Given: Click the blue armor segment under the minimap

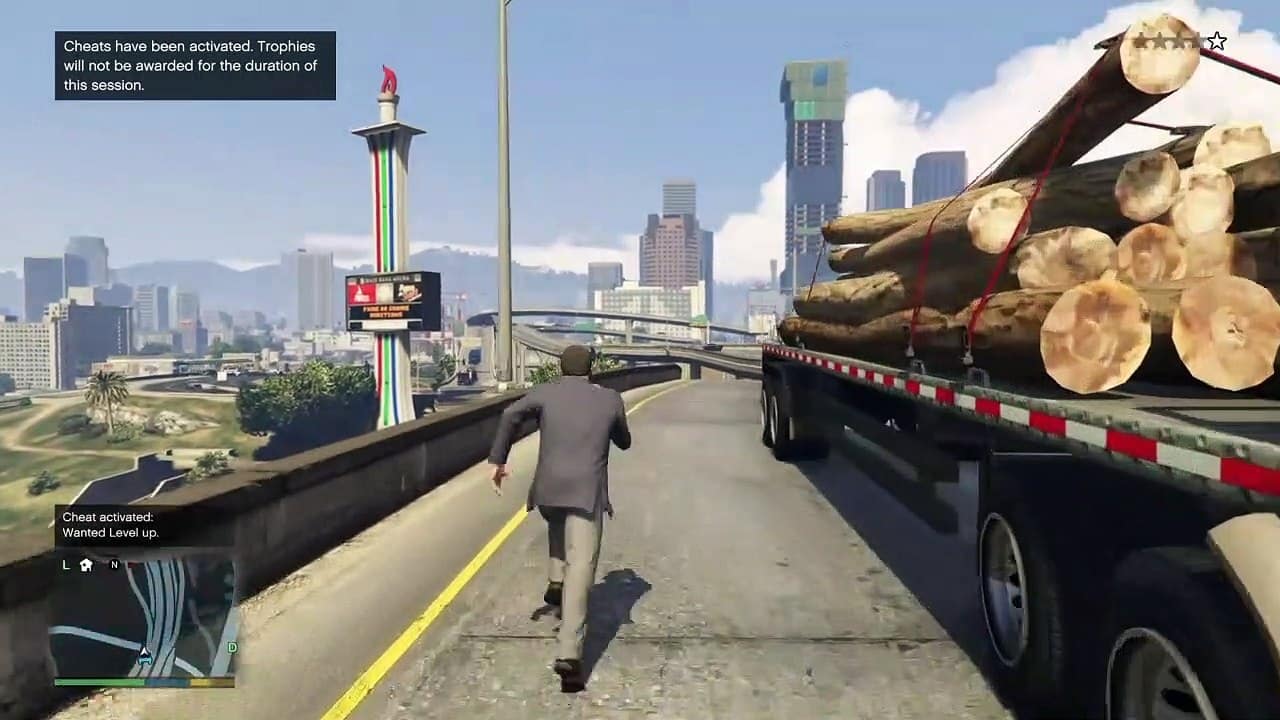Looking at the screenshot, I should pyautogui.click(x=167, y=682).
